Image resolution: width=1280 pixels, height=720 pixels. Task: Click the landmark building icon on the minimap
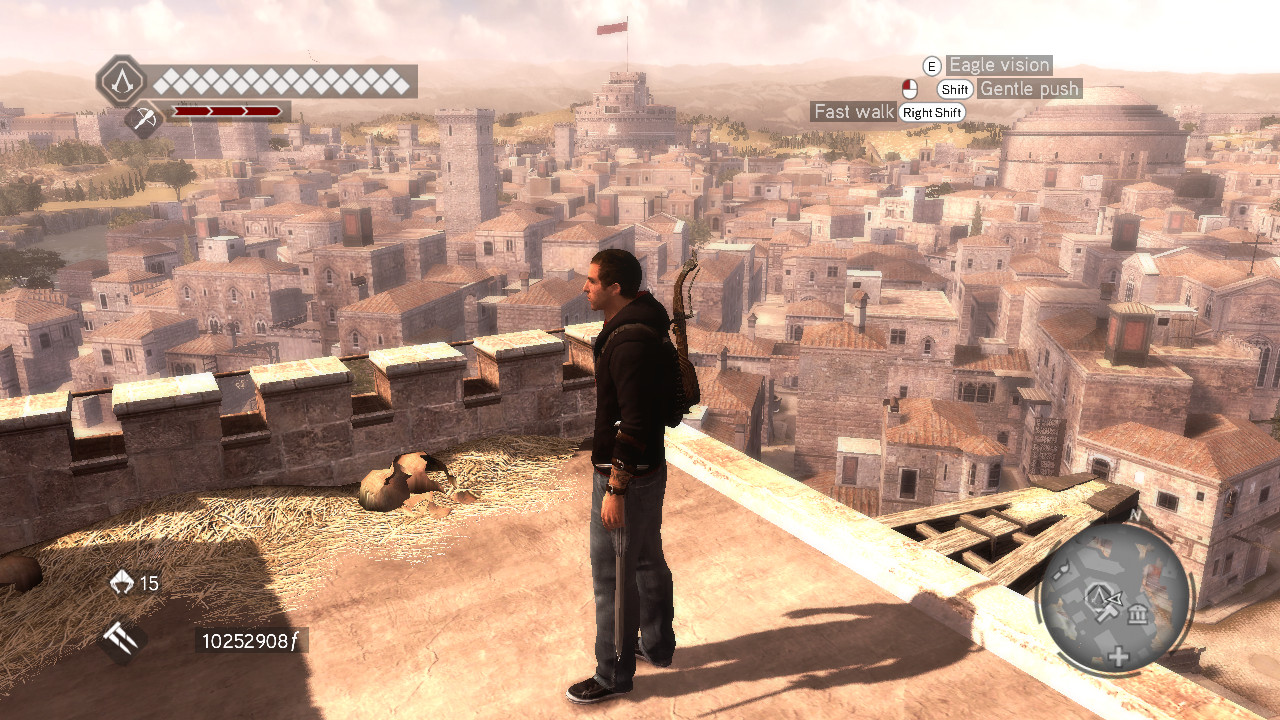click(1137, 614)
